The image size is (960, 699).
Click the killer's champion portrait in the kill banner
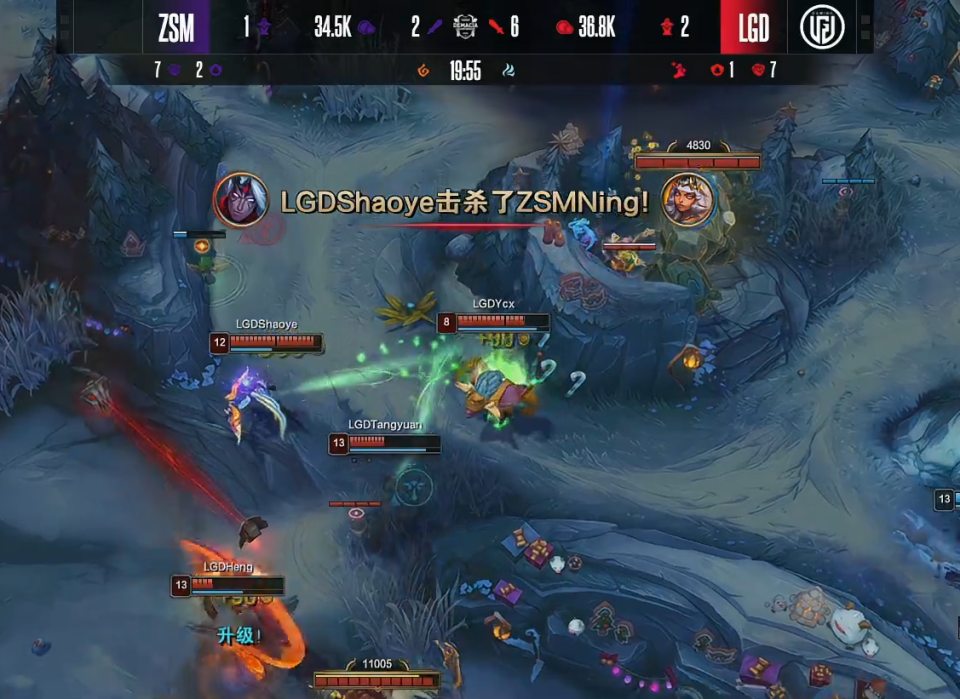point(240,200)
